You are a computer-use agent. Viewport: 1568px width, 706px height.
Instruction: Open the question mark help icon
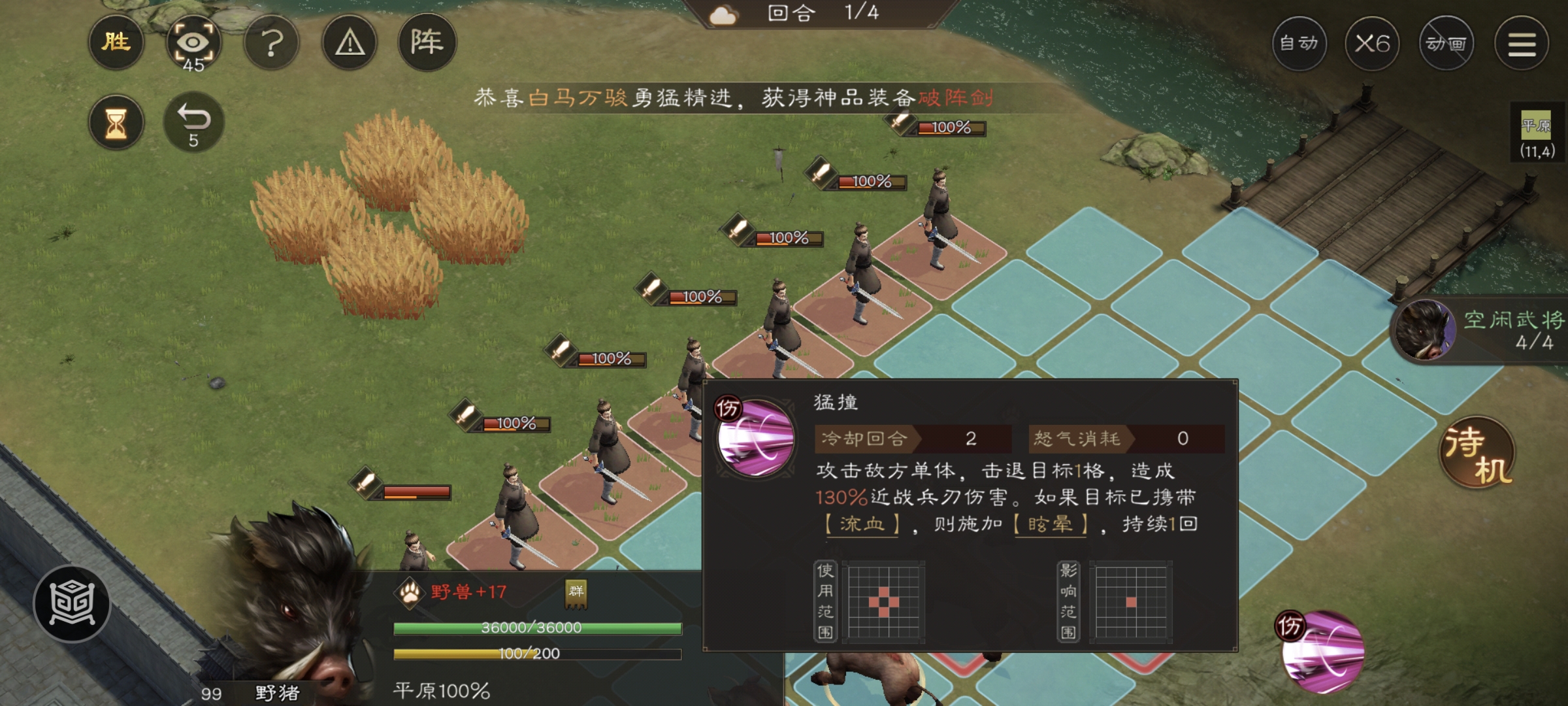[x=271, y=42]
